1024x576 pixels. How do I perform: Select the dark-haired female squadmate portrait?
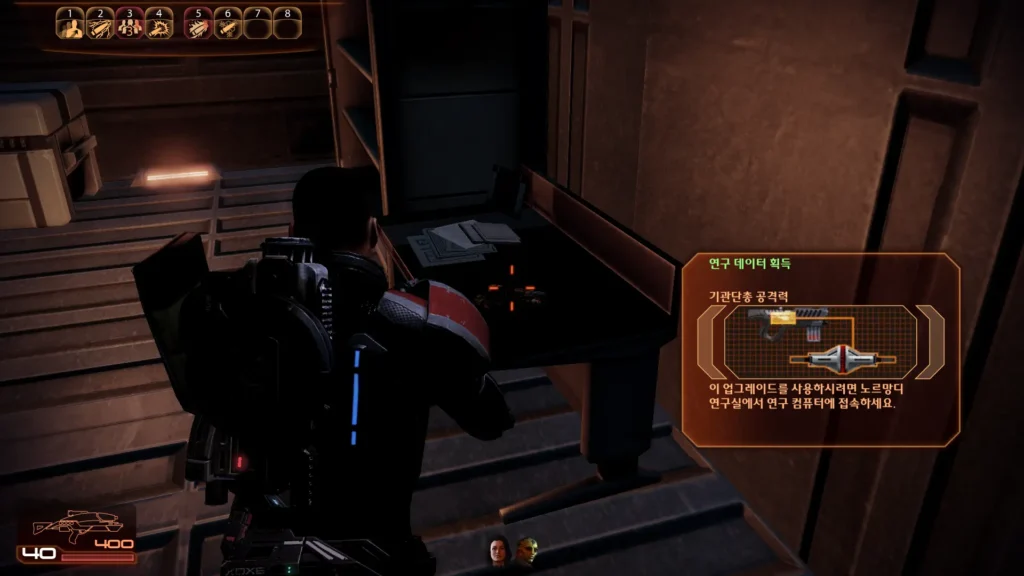497,550
